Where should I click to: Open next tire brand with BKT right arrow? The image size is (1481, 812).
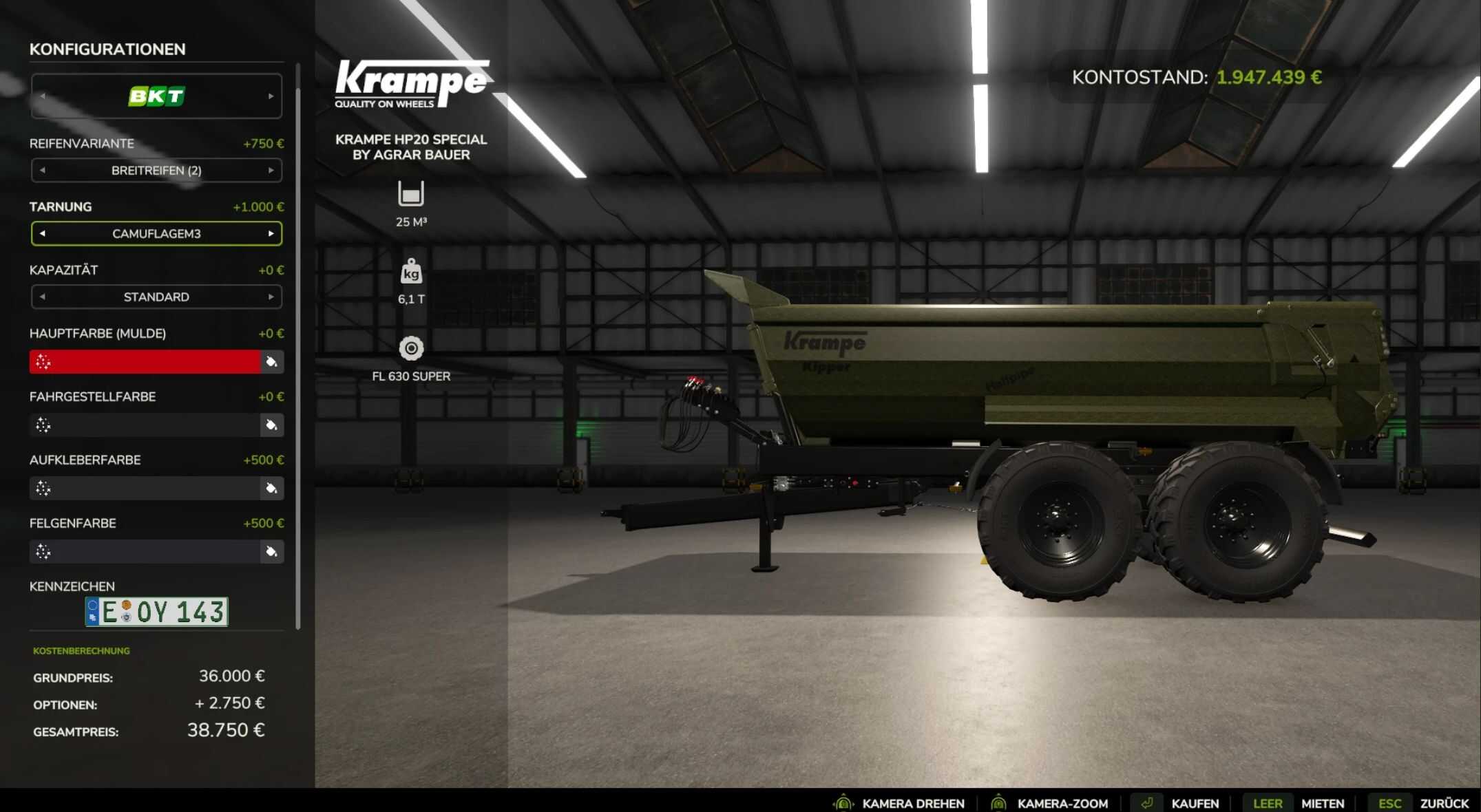269,96
